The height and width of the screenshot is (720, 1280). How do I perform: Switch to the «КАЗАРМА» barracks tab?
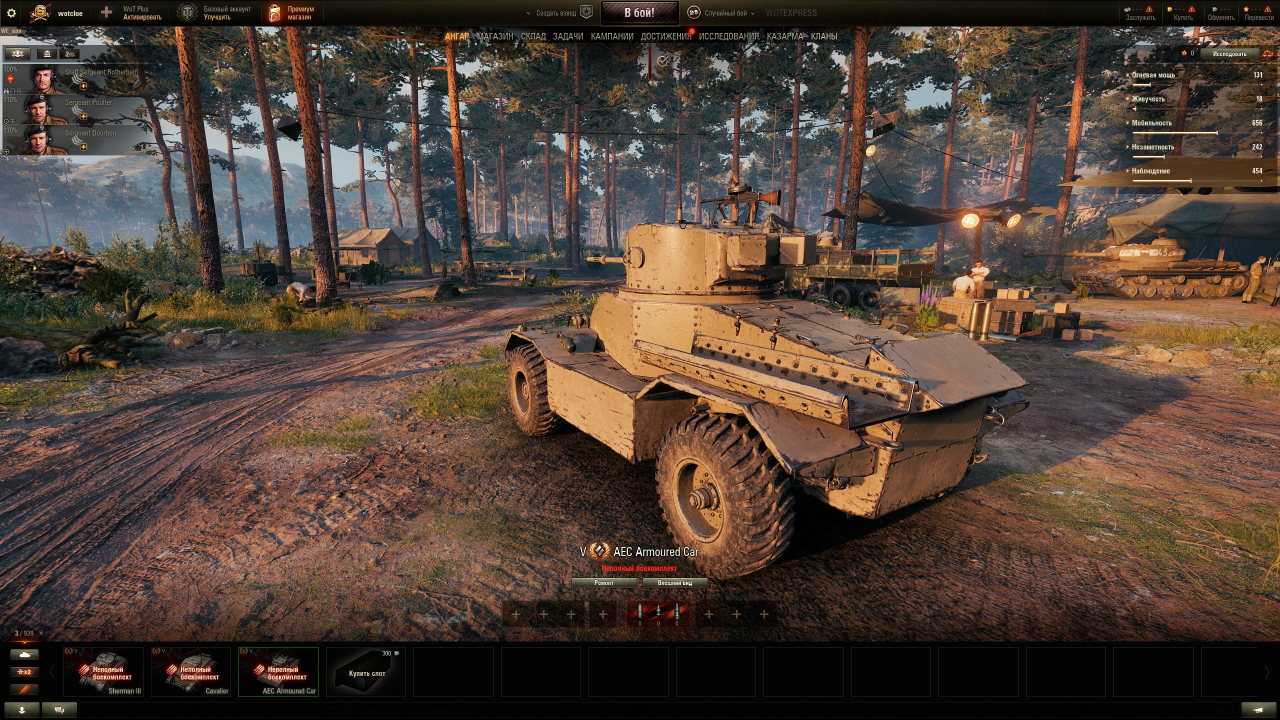coord(785,37)
